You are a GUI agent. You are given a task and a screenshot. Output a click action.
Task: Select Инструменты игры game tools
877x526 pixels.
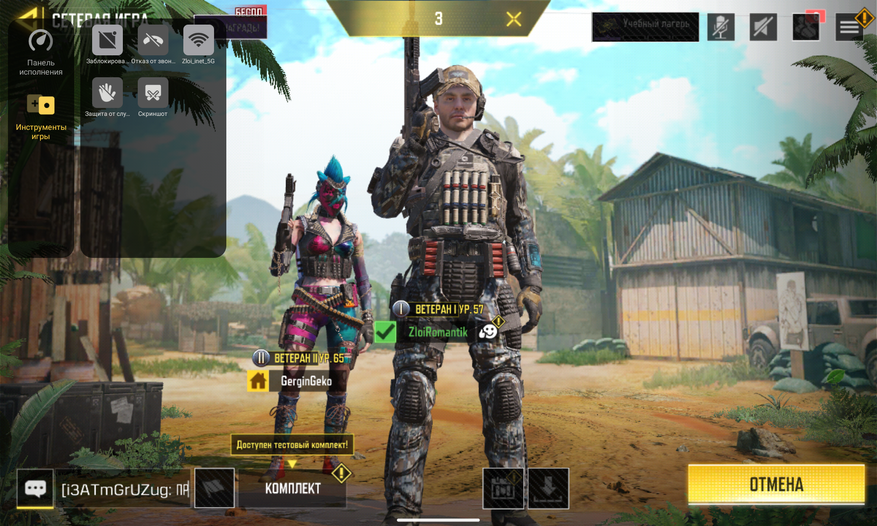point(41,115)
